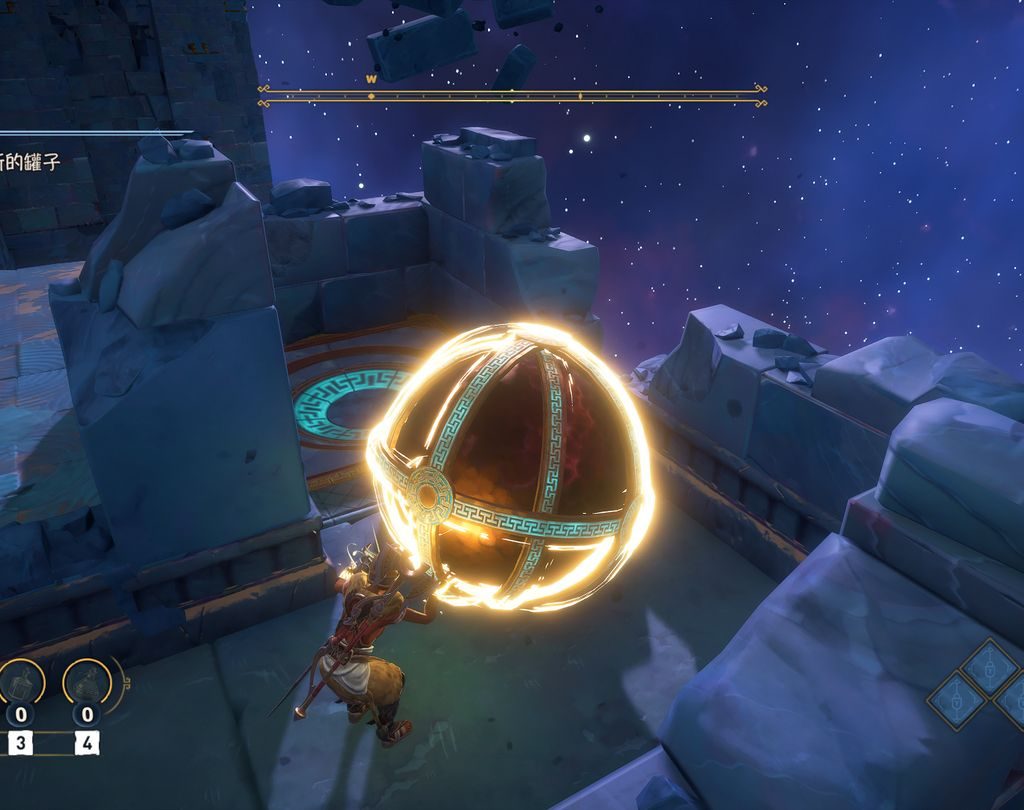The height and width of the screenshot is (810, 1024).
Task: Use the potion slot numbered 3
Action: point(20,684)
